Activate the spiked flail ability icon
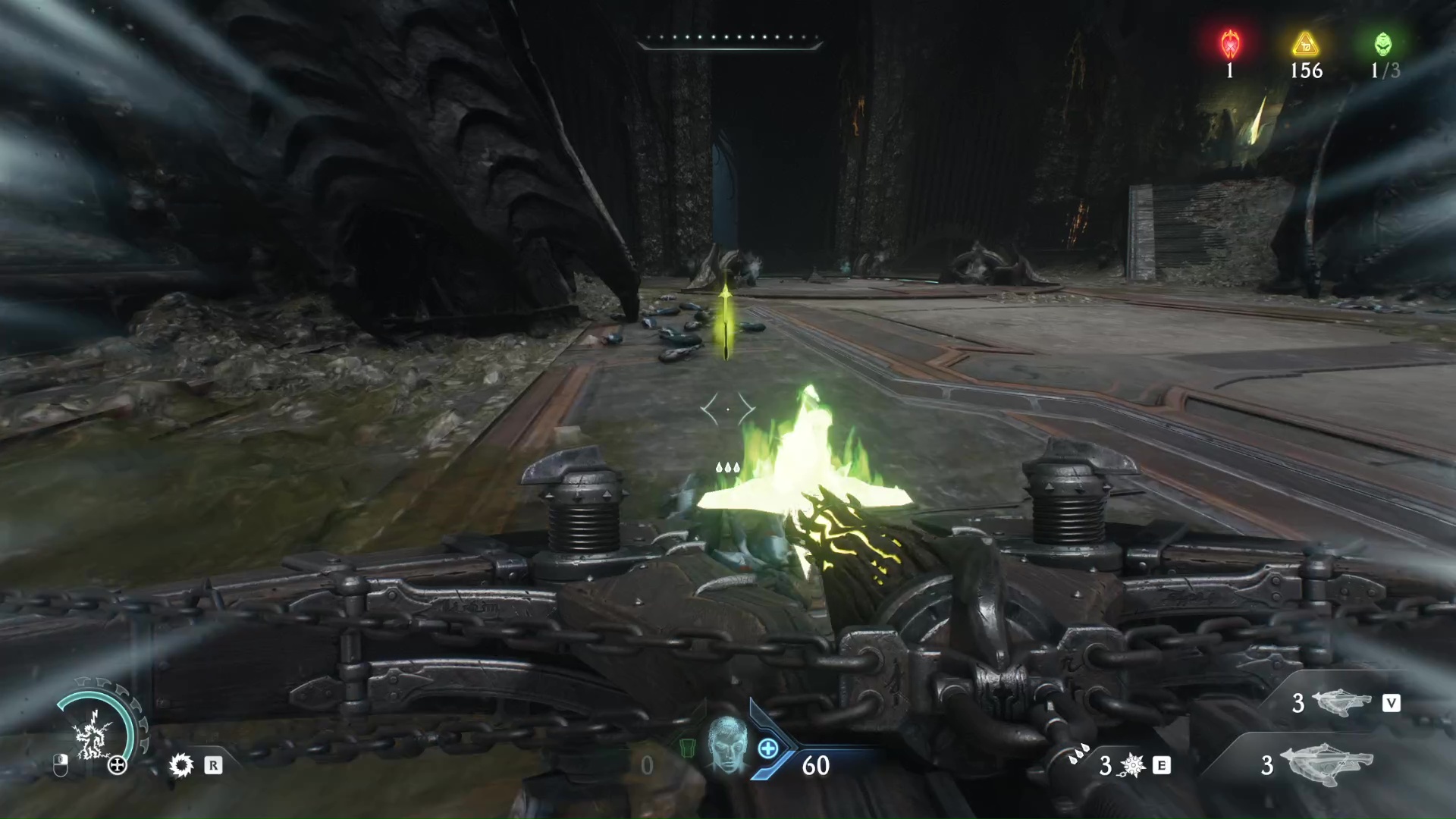Image resolution: width=1456 pixels, height=819 pixels. (x=1132, y=766)
